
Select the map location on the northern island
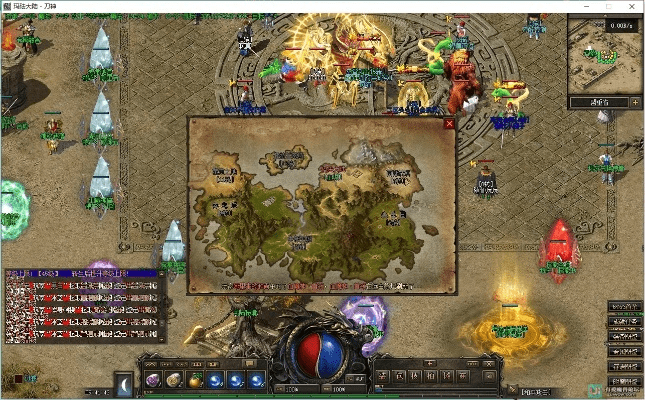[x=286, y=158]
